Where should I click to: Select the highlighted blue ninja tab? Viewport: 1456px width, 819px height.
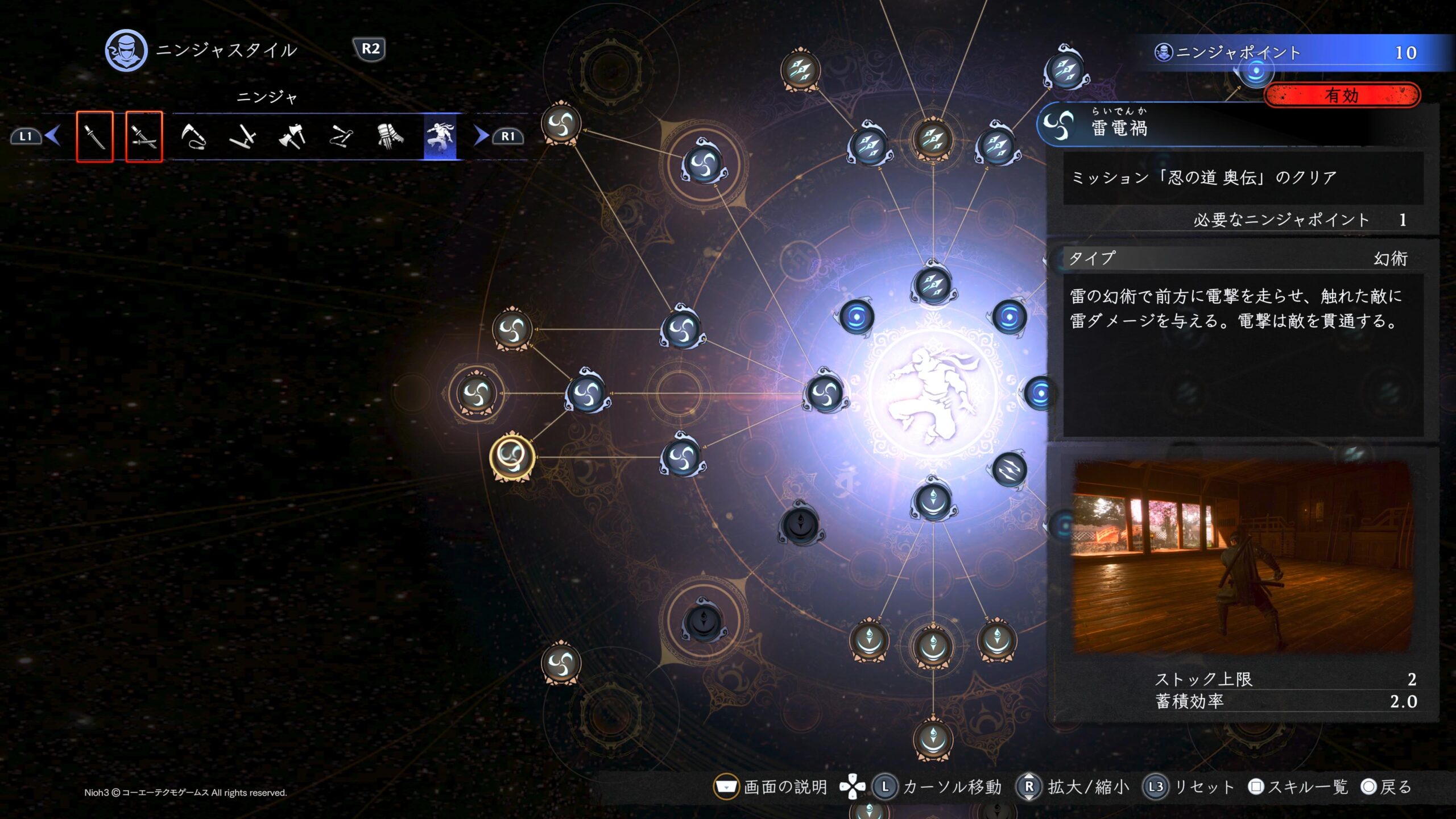[440, 136]
